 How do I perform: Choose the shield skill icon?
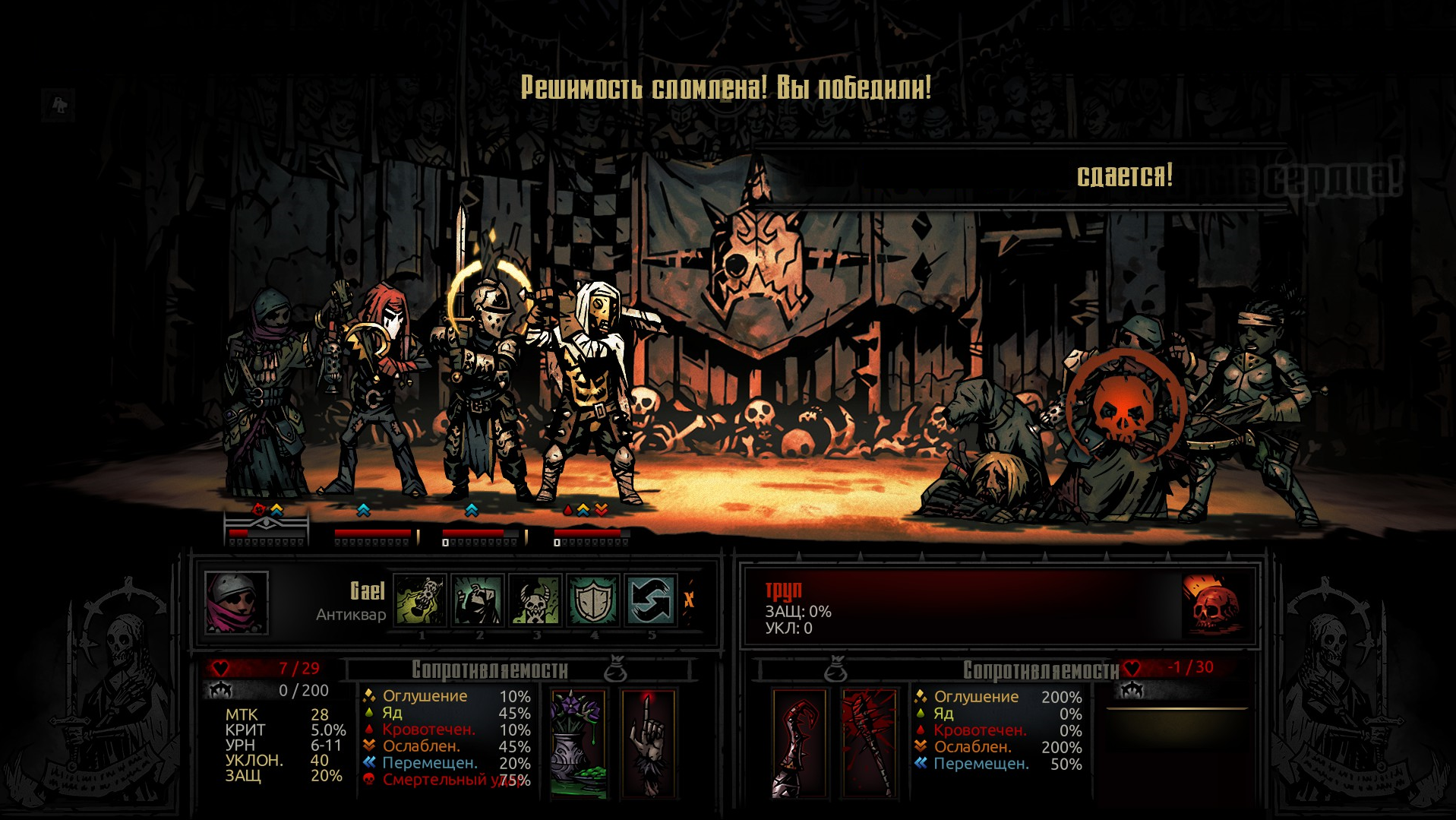point(593,600)
